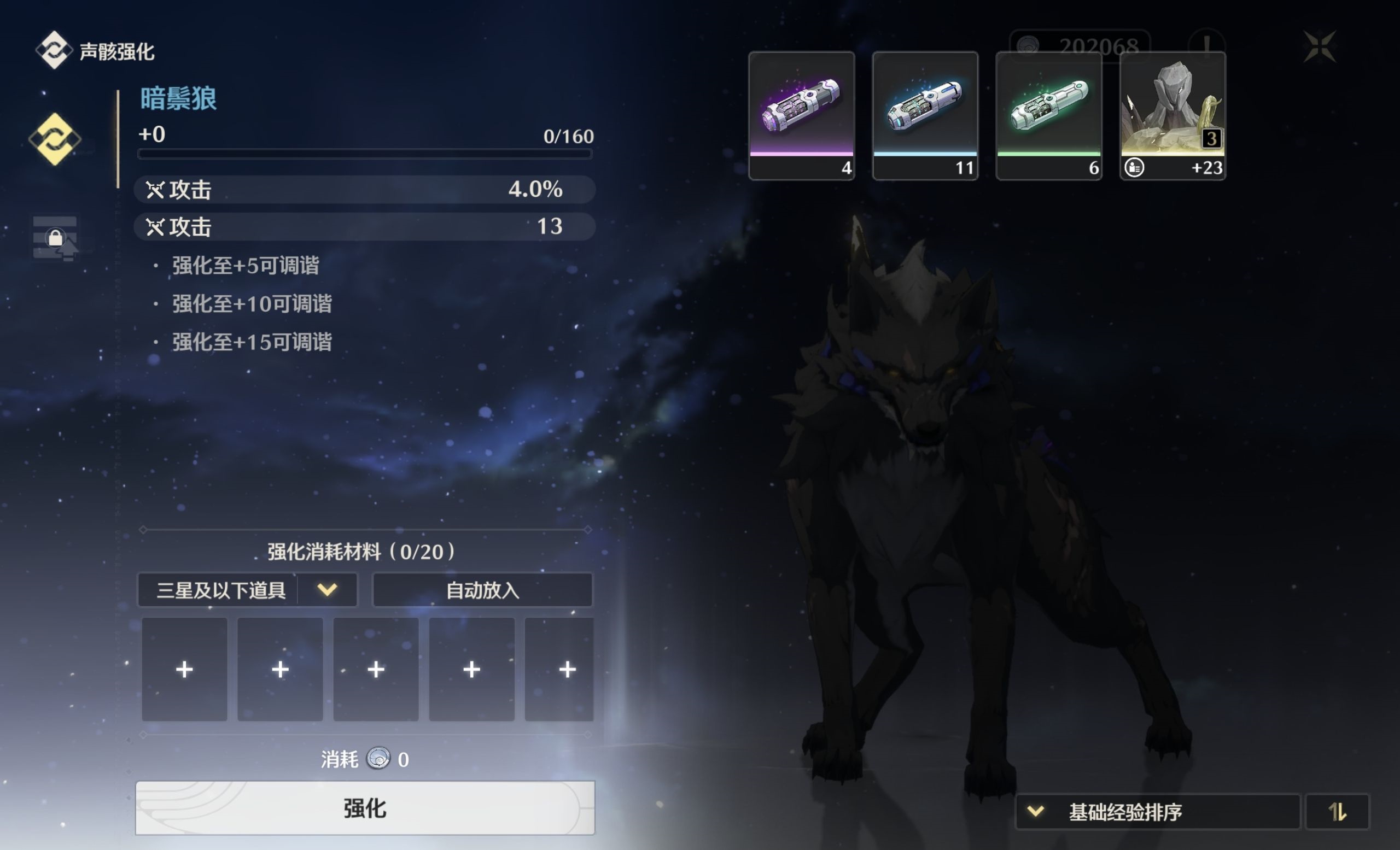Viewport: 1400px width, 850px height.
Task: Open the 基础经验排序 sort dropdown
Action: point(1157,811)
